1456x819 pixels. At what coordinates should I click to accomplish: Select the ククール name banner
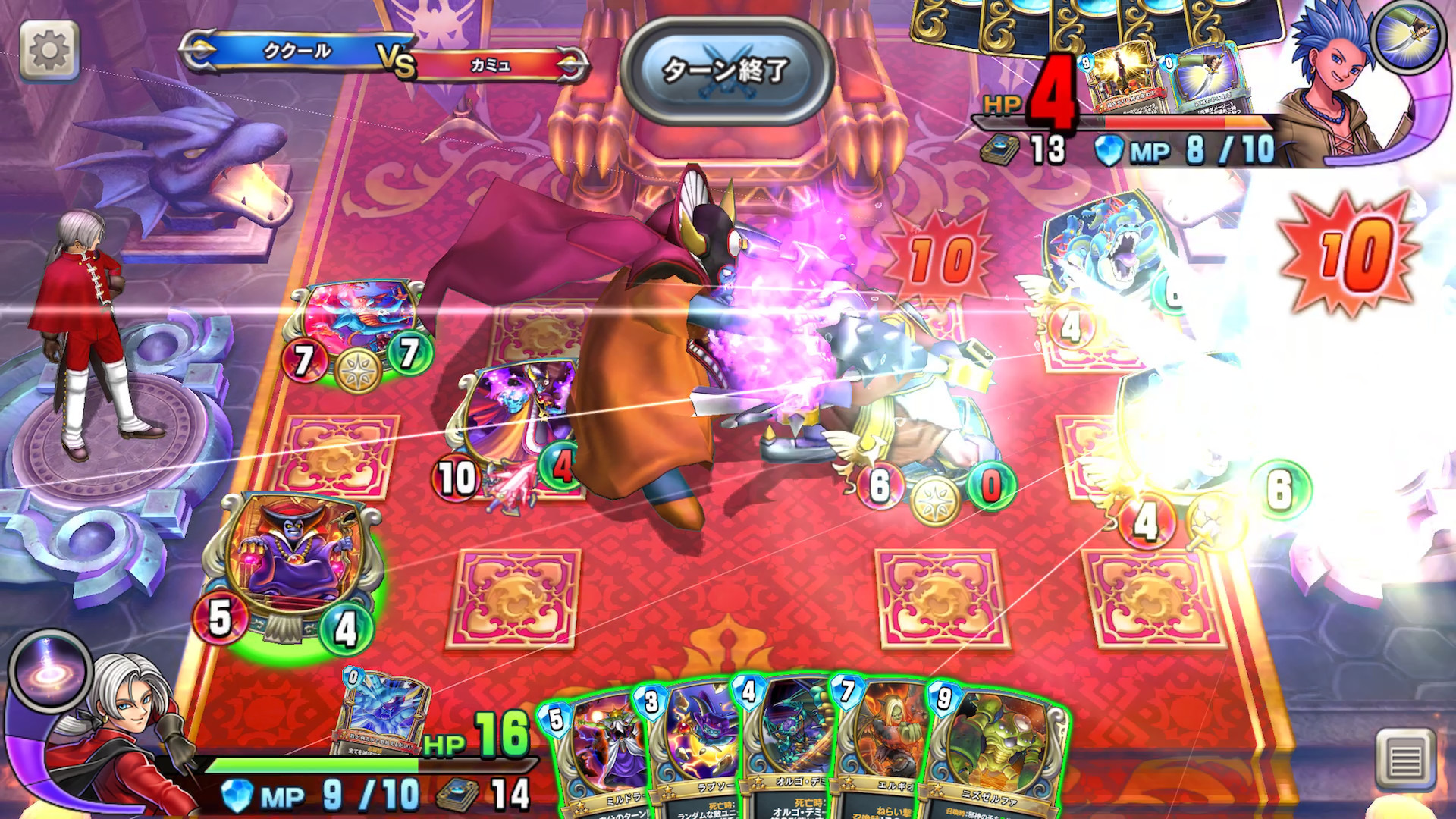296,47
